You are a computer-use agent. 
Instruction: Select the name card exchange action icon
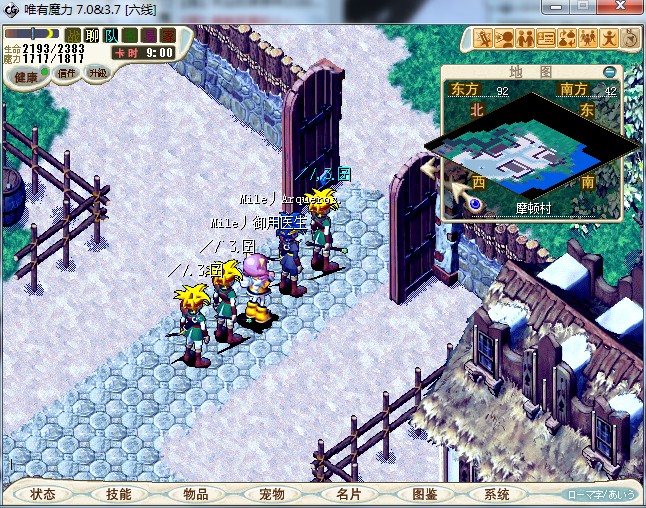tap(546, 39)
